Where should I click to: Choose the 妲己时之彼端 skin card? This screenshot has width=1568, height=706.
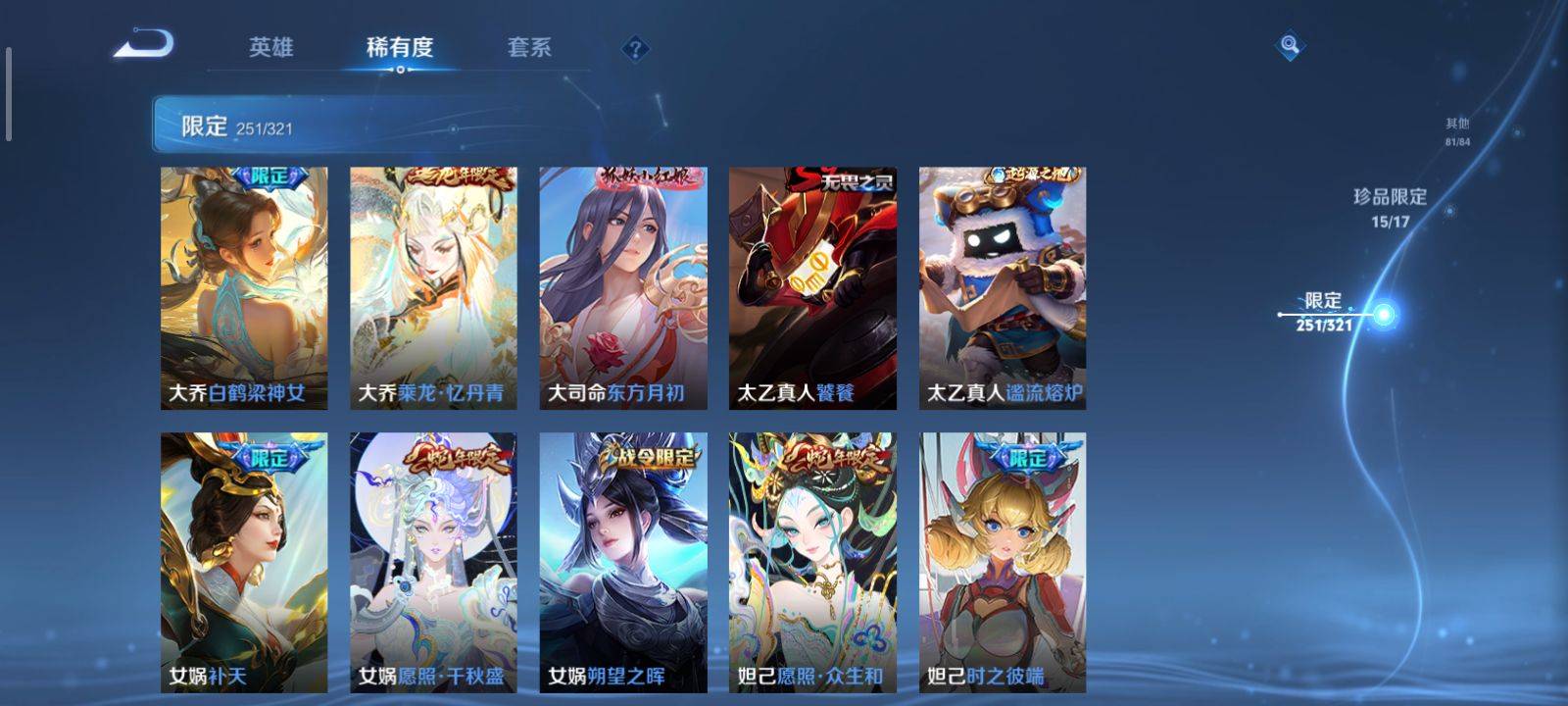pyautogui.click(x=1003, y=563)
